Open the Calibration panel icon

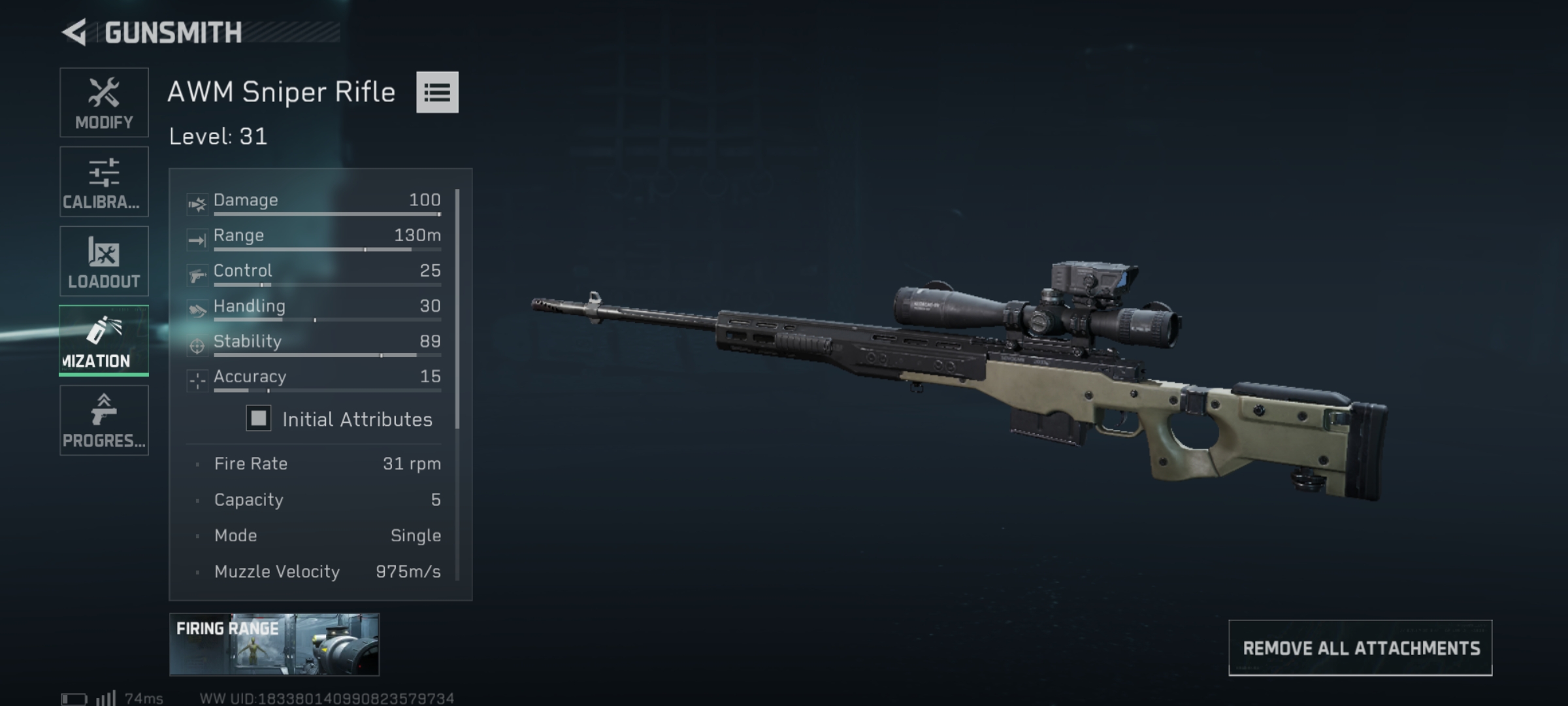105,172
